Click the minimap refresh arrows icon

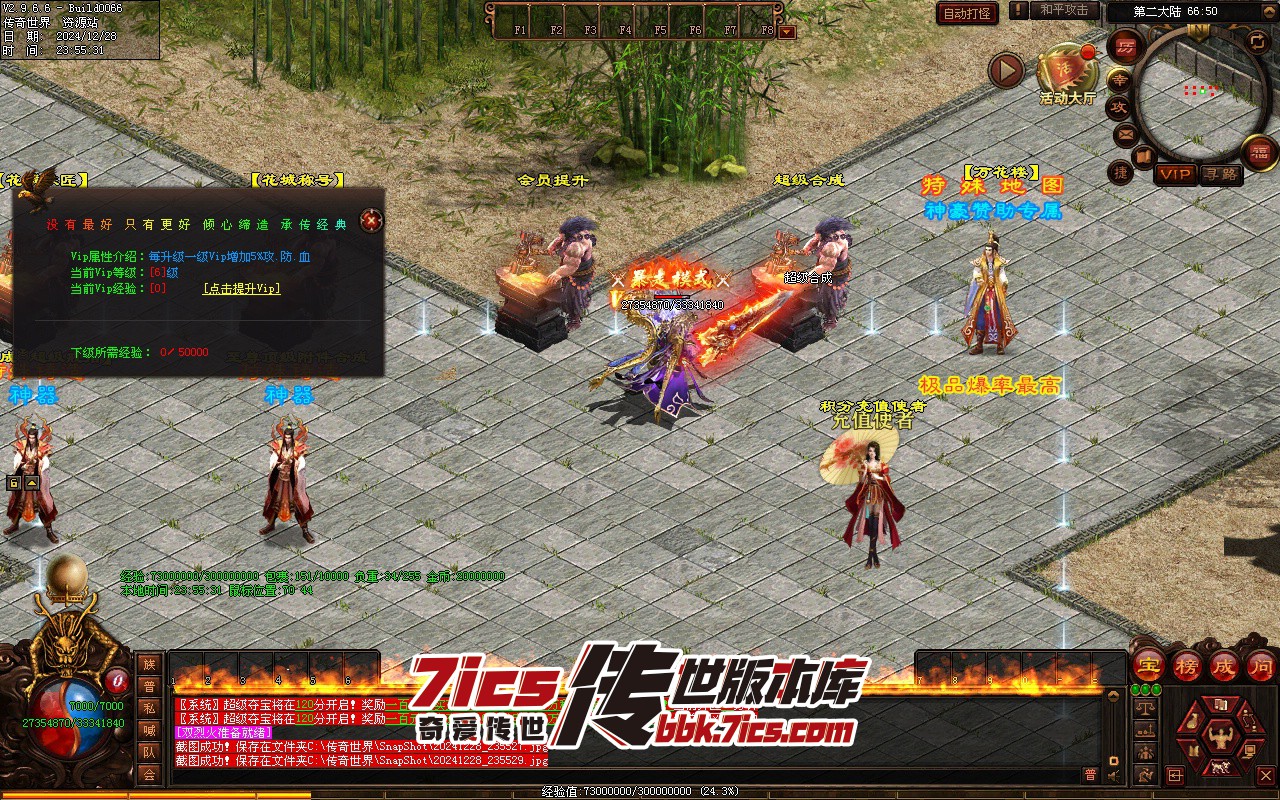[x=1256, y=41]
